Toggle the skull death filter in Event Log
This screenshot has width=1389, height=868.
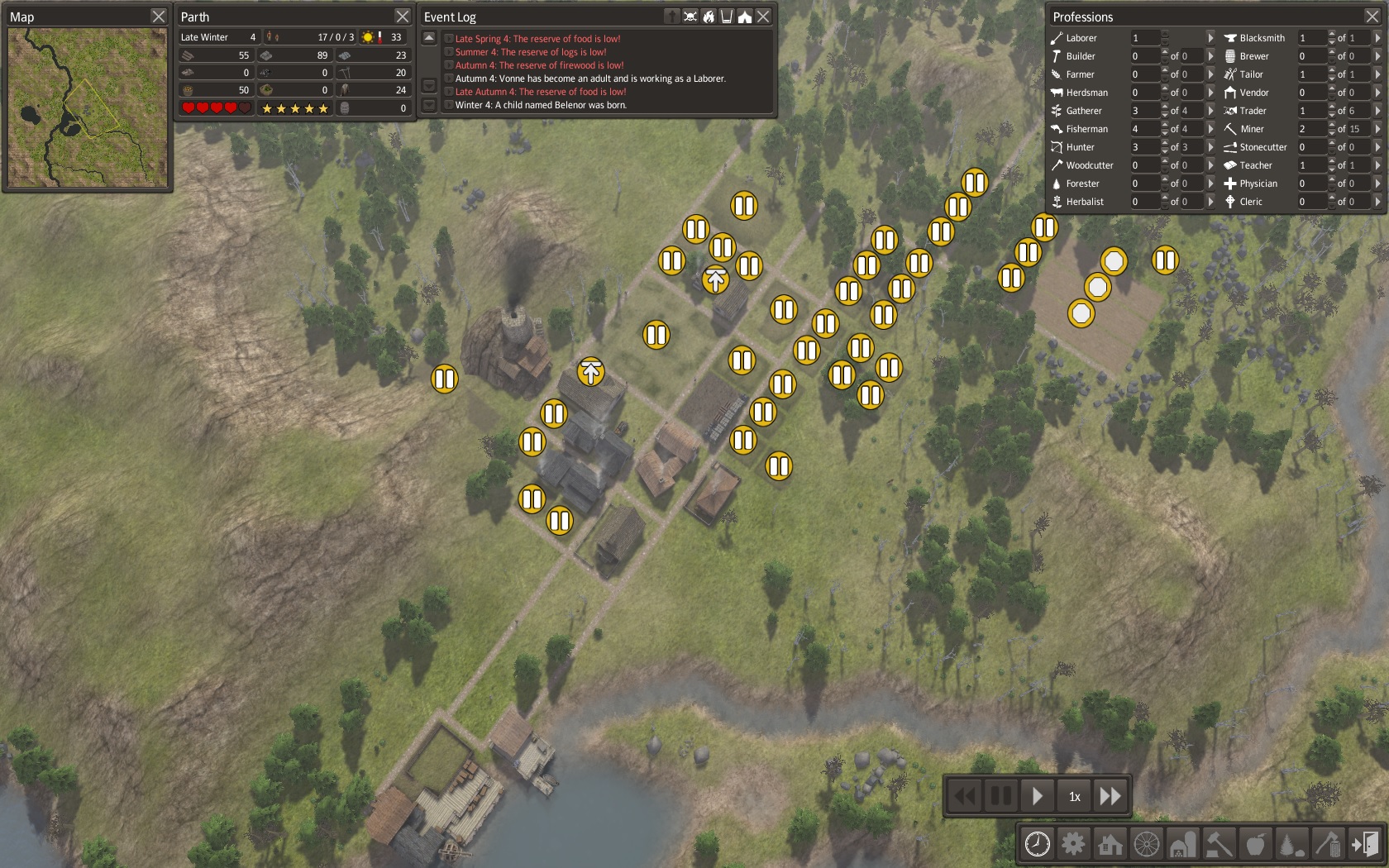(x=690, y=17)
